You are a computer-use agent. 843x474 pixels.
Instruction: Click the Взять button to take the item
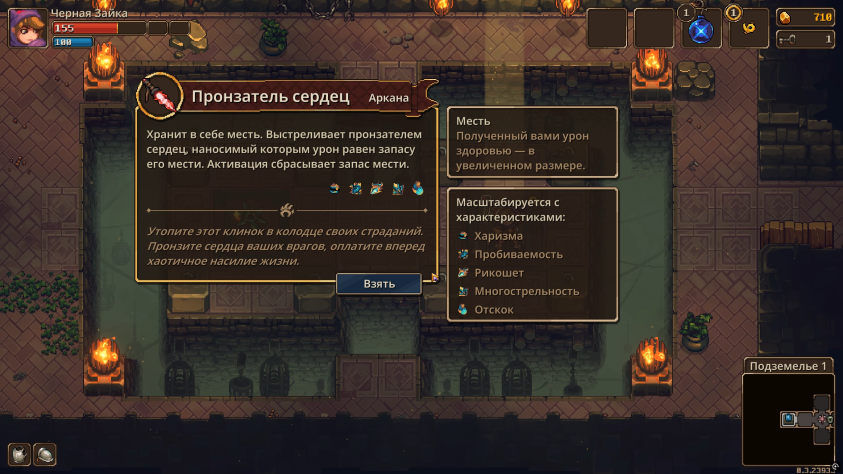pyautogui.click(x=378, y=283)
